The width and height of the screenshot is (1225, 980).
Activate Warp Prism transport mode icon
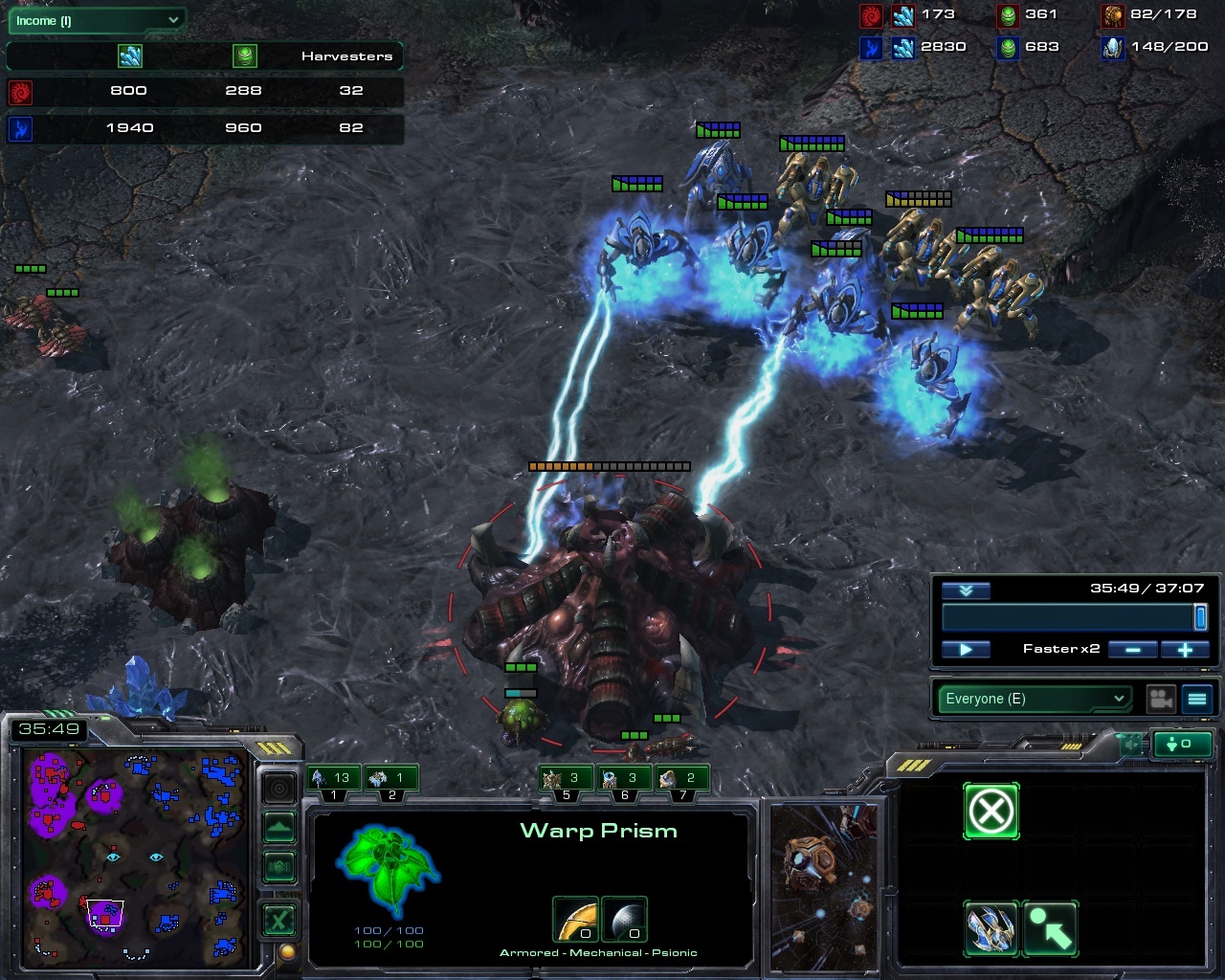coord(991,928)
